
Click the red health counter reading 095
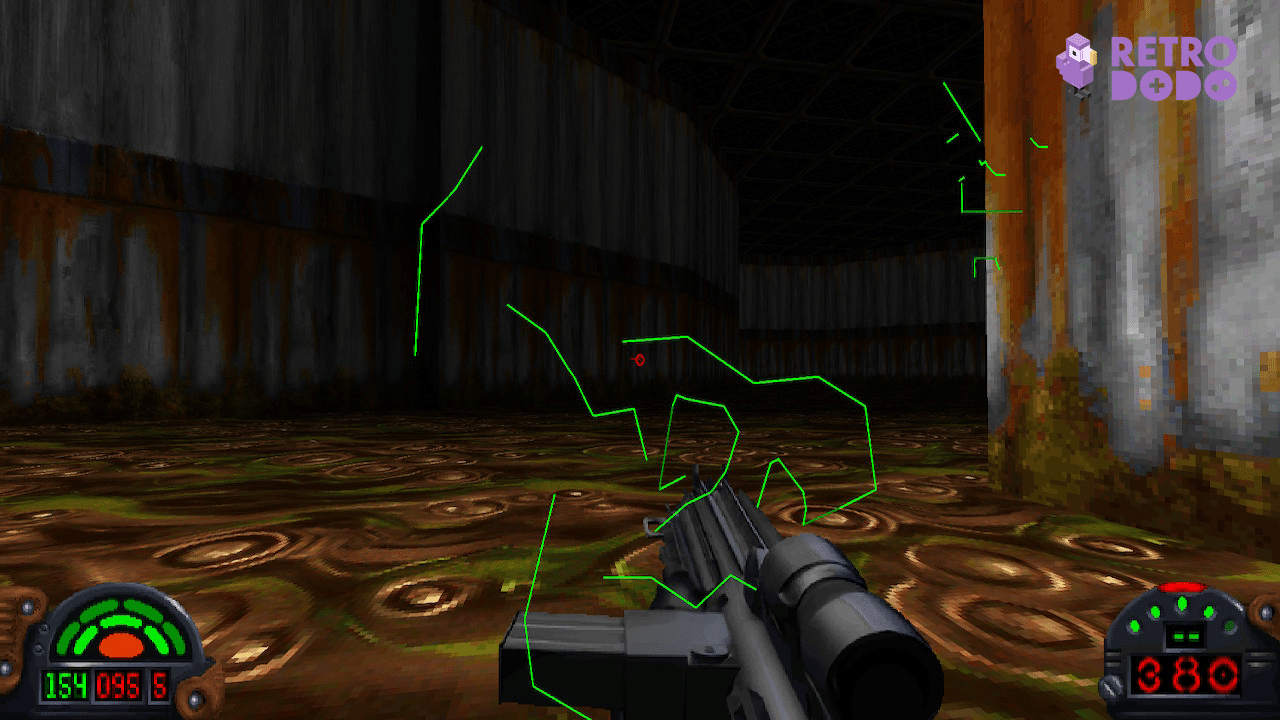point(118,685)
